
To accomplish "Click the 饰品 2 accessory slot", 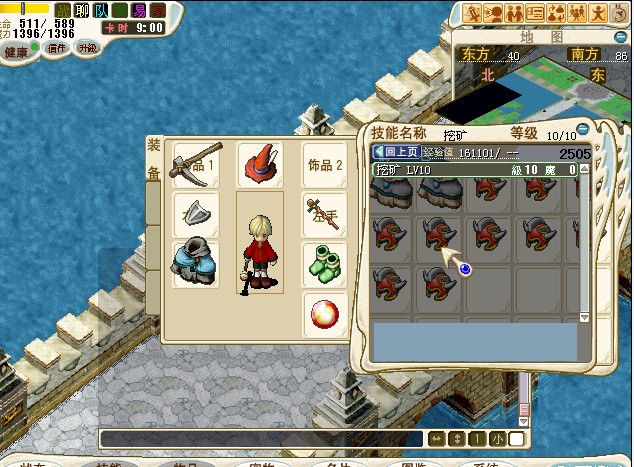I will click(x=325, y=164).
